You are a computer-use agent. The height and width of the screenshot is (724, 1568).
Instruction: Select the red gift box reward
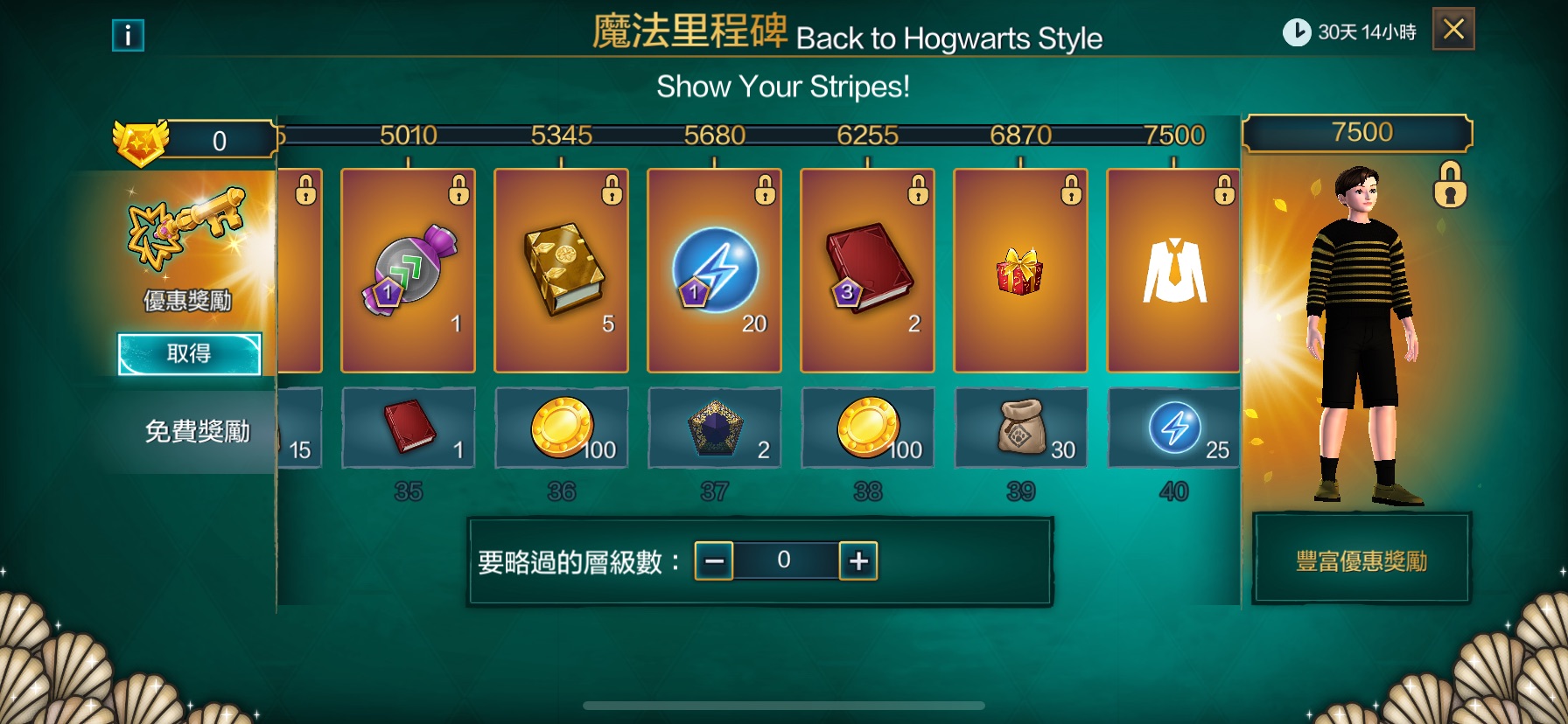(x=1020, y=271)
